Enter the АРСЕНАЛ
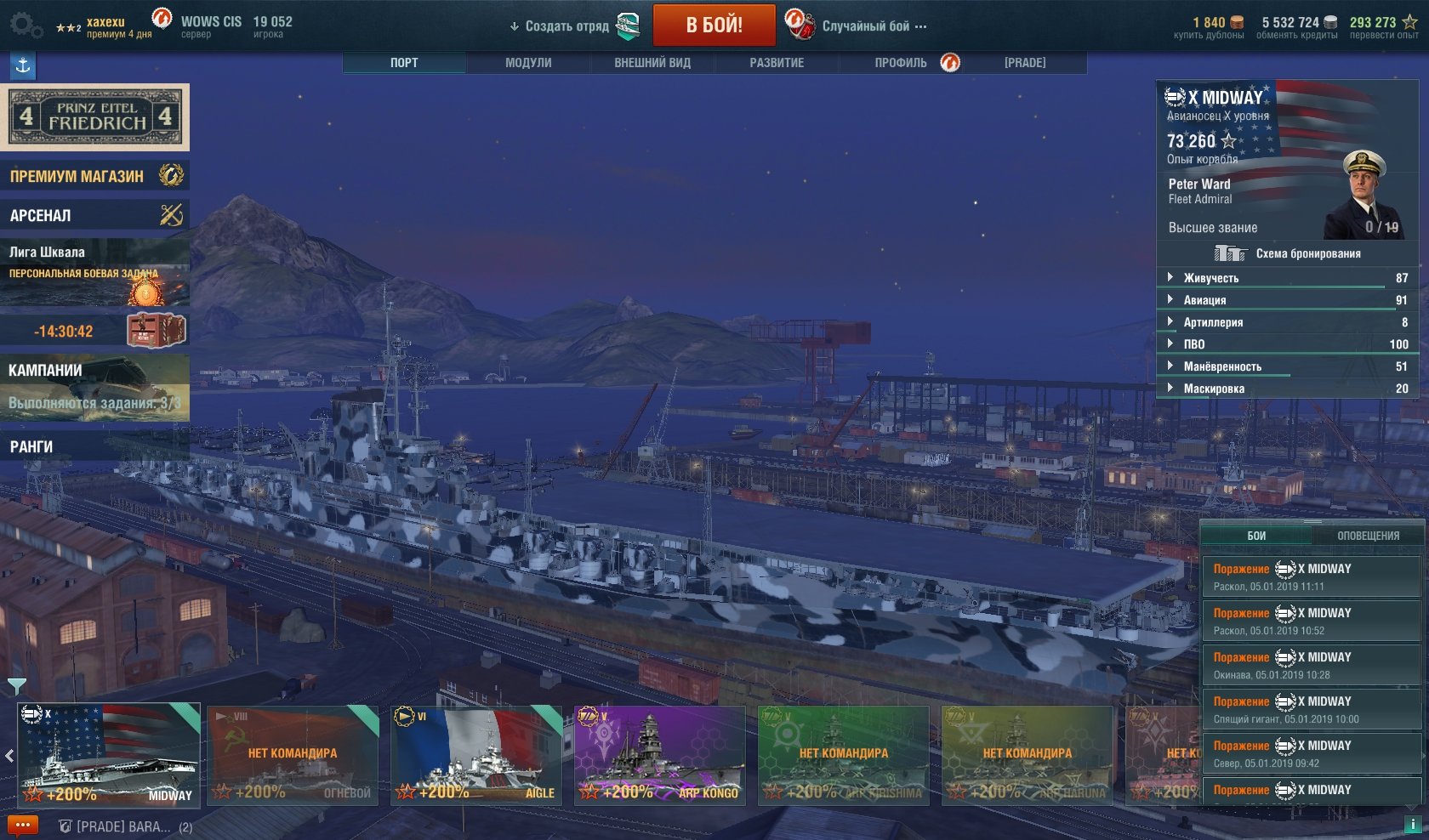Image resolution: width=1429 pixels, height=840 pixels. coord(94,215)
